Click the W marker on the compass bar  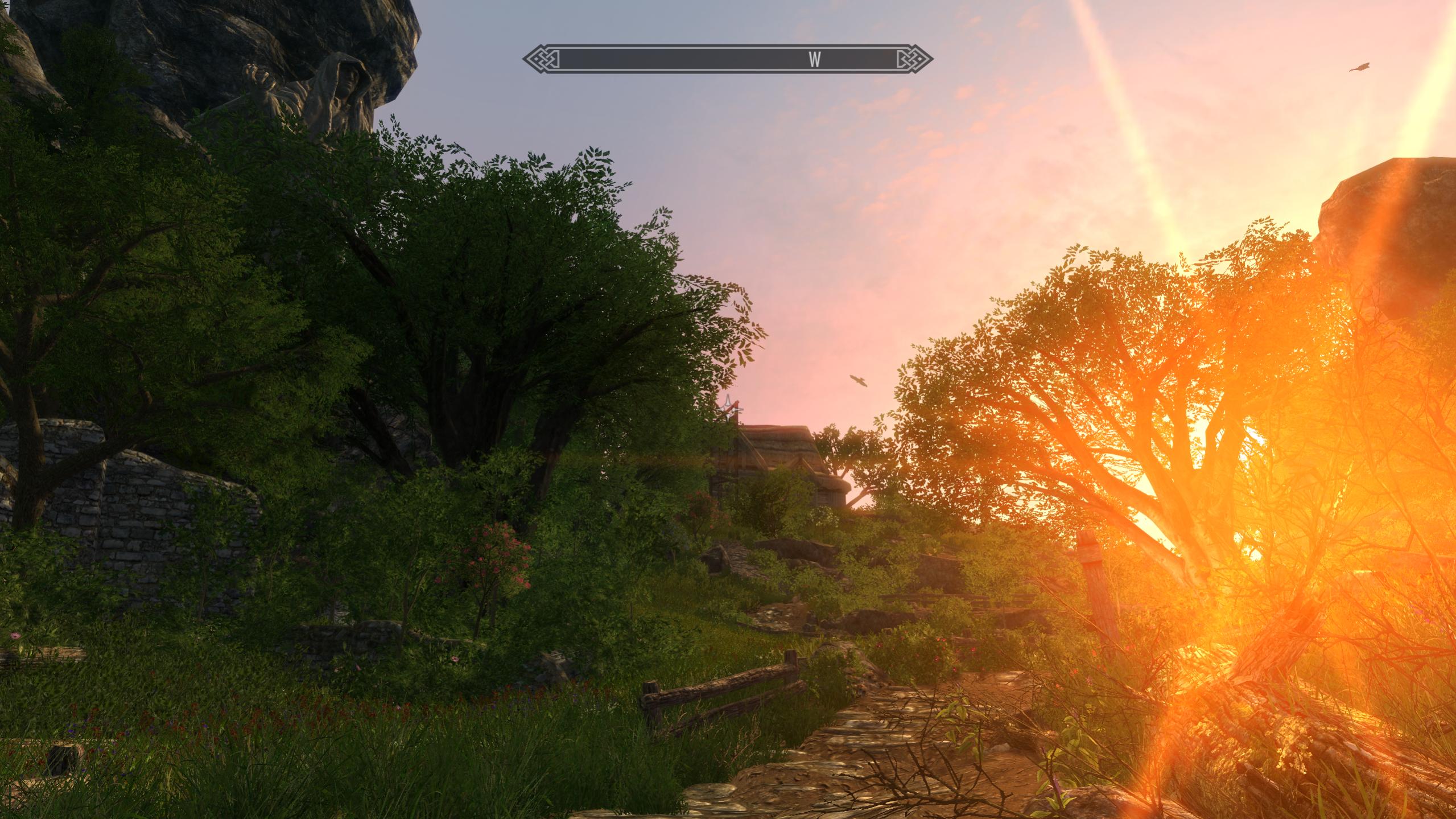815,60
